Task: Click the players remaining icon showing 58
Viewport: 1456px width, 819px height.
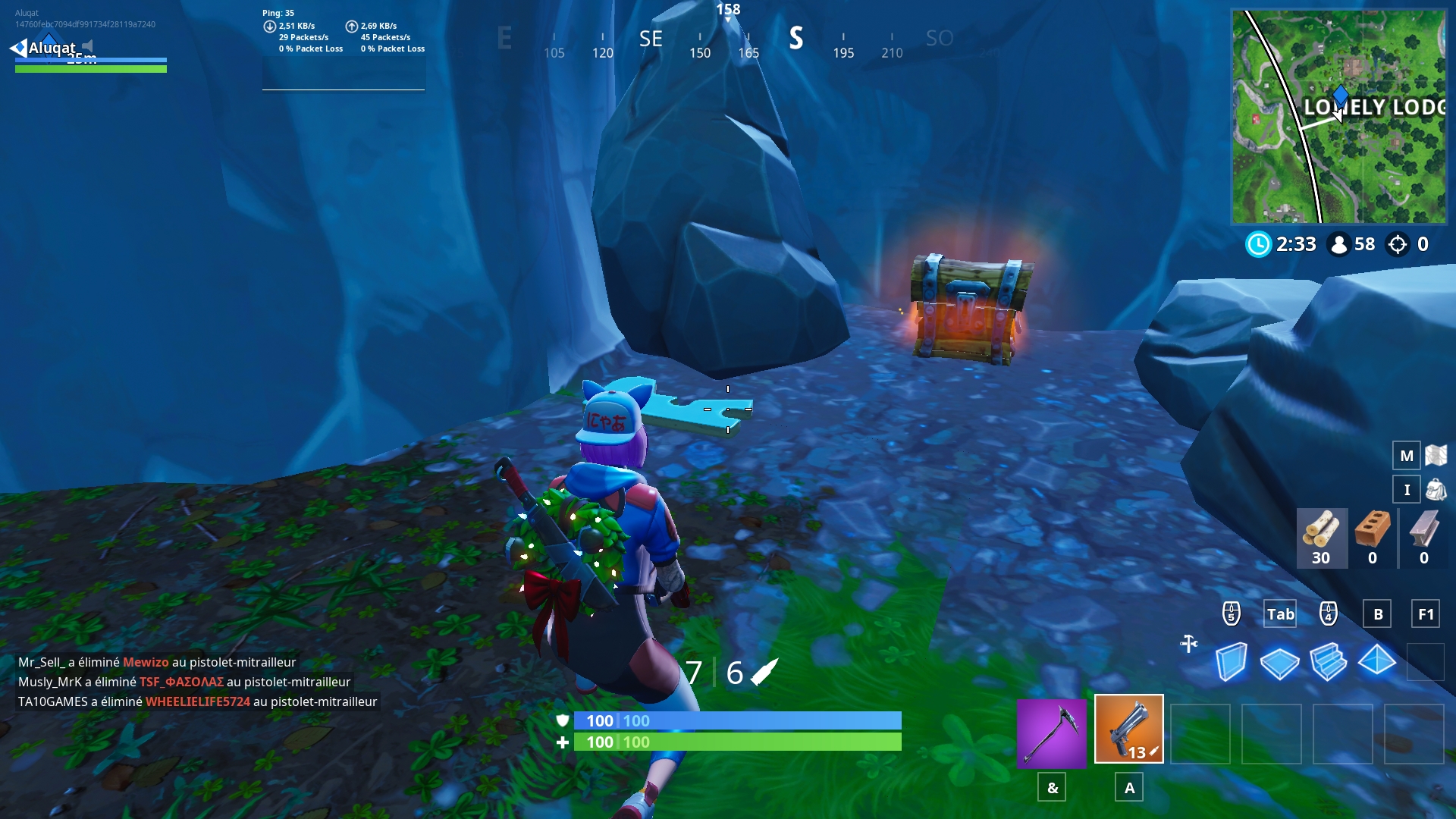Action: [1341, 244]
